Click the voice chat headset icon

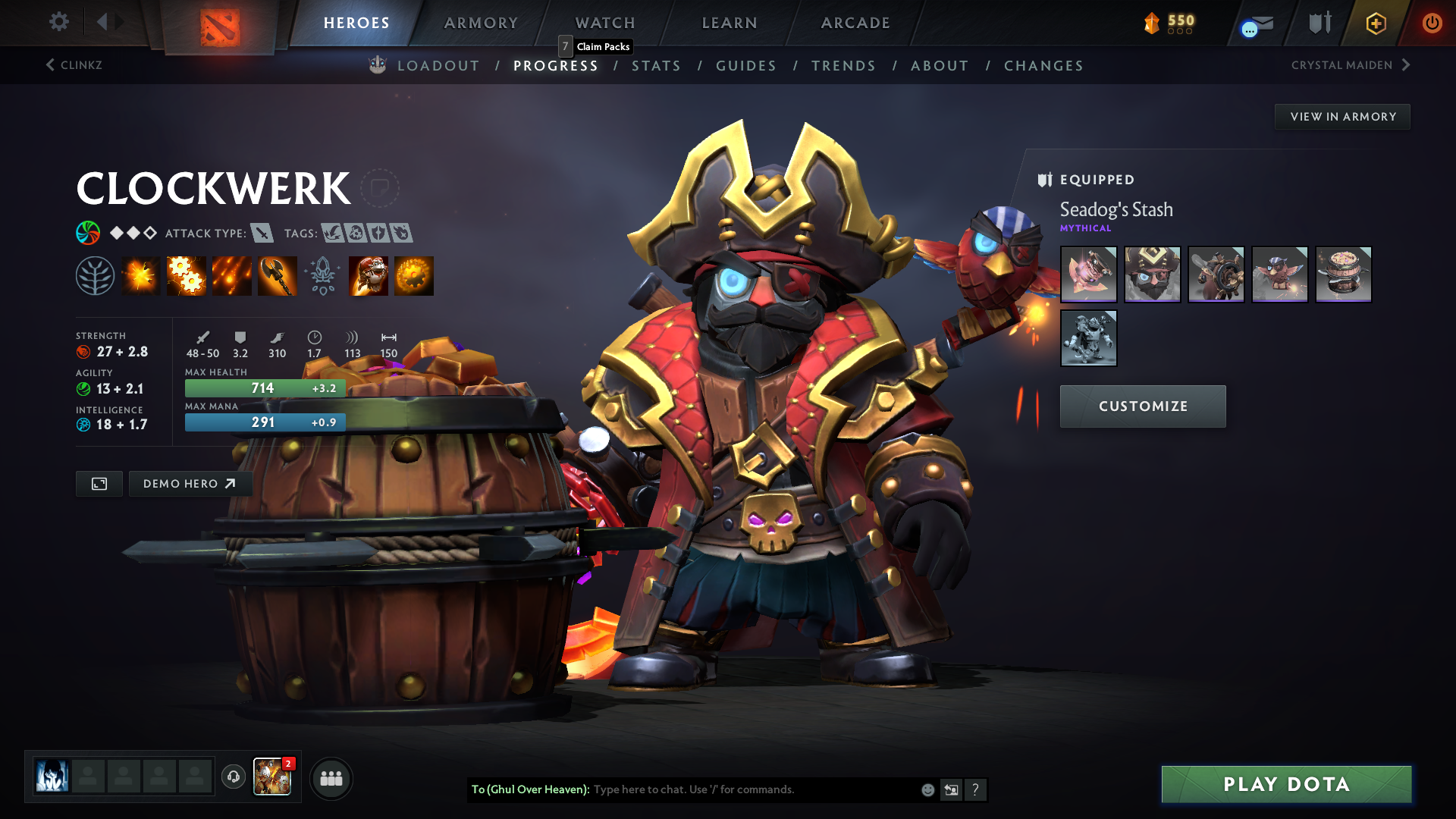click(x=233, y=778)
